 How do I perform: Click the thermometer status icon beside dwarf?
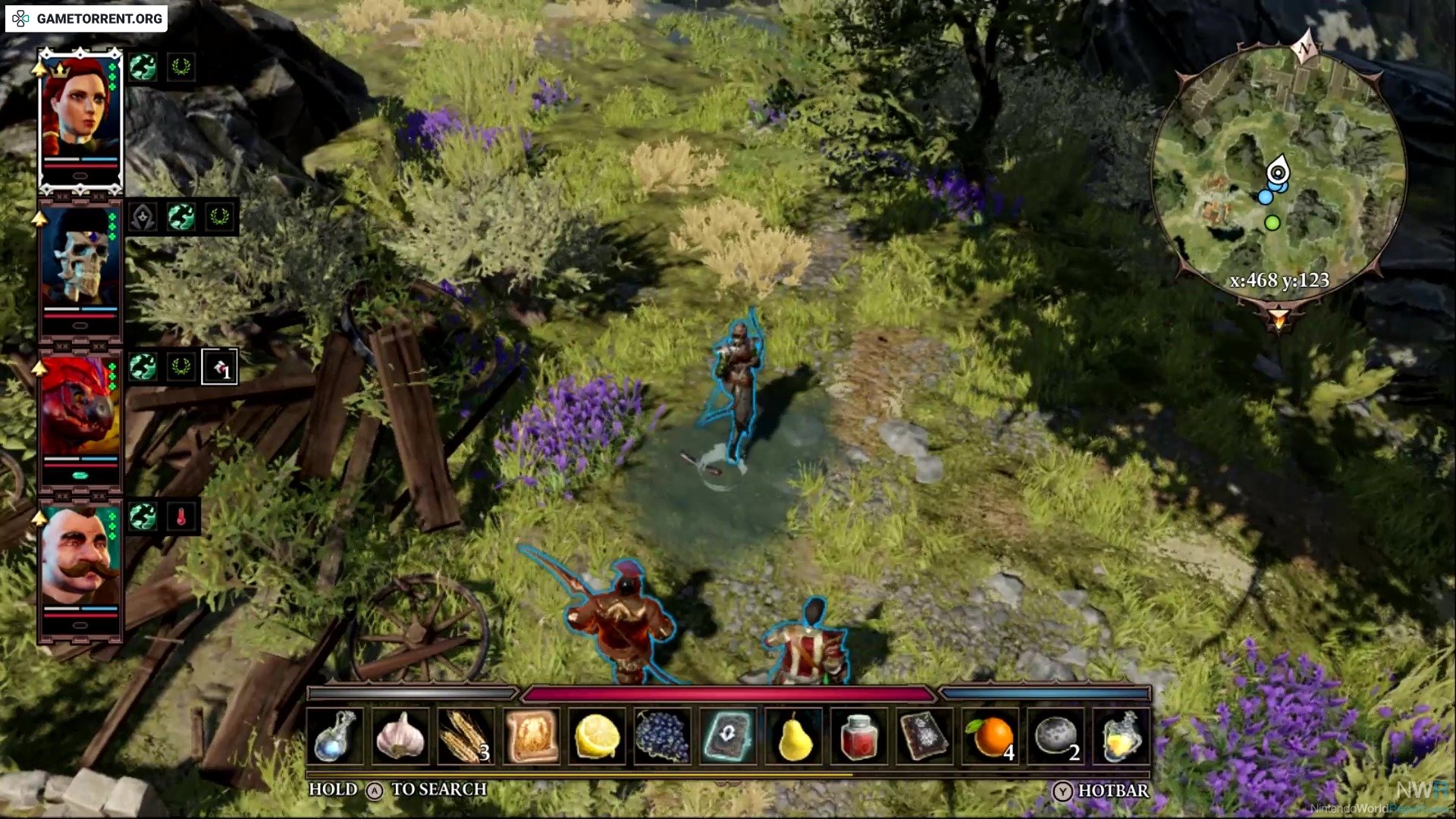[181, 517]
